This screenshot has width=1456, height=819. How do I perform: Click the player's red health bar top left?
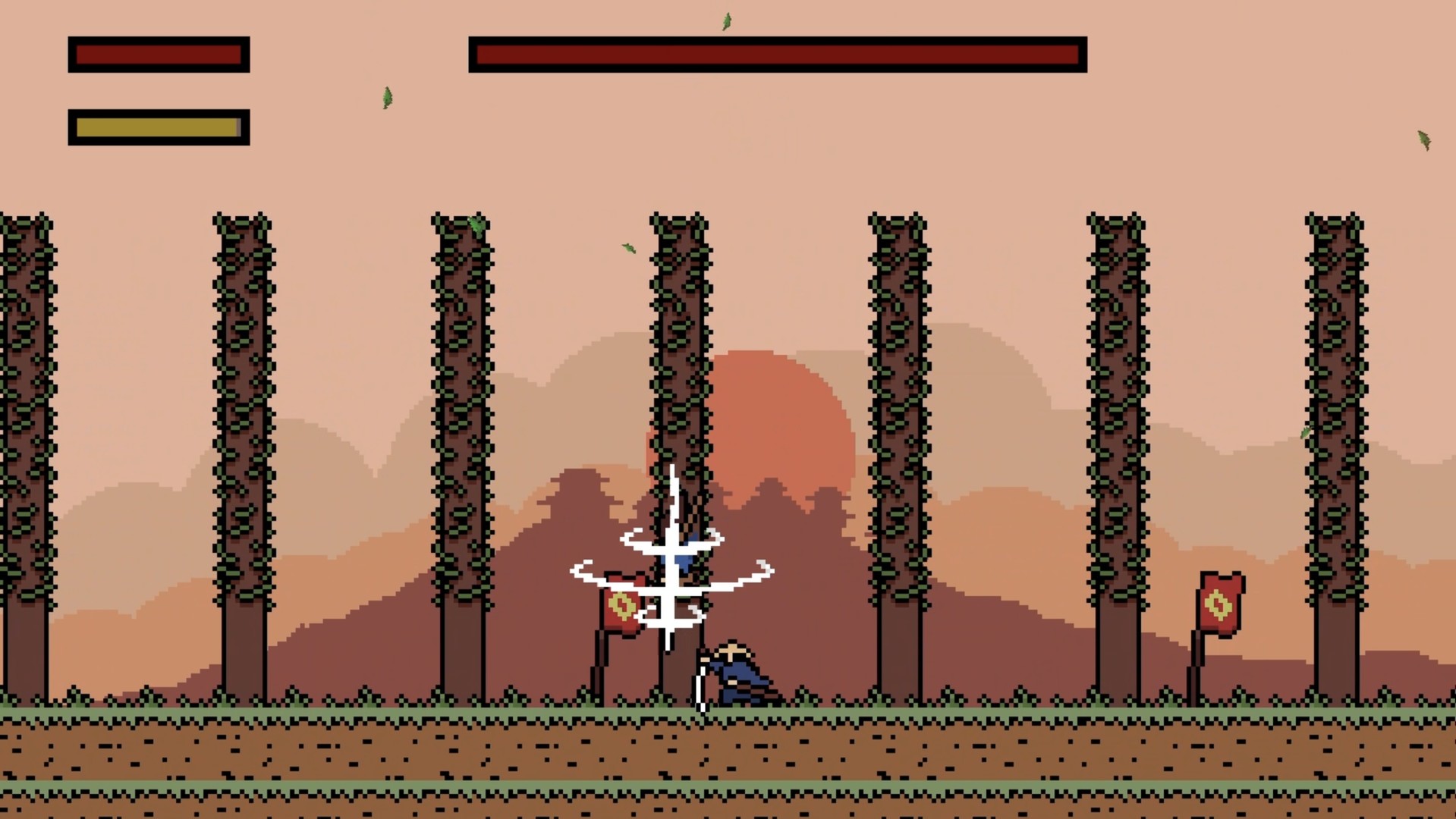157,55
